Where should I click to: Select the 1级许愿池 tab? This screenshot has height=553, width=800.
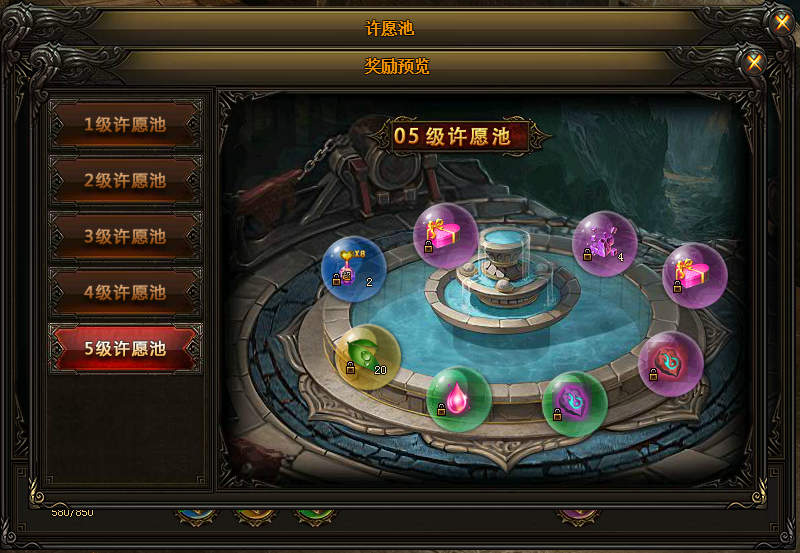coord(125,125)
